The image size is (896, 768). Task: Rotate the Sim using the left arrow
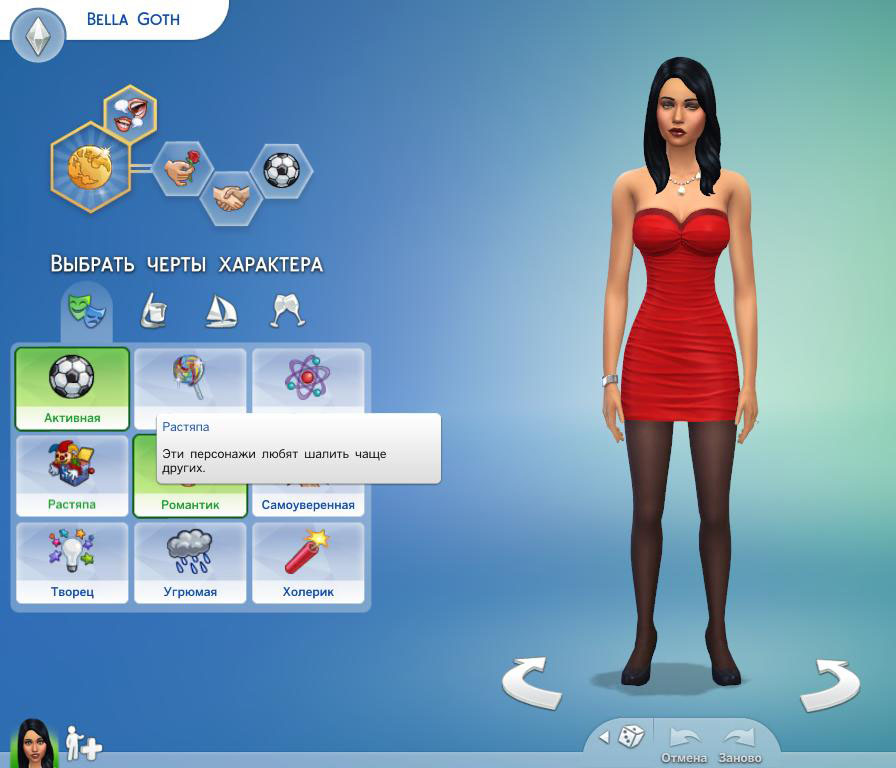coord(531,683)
